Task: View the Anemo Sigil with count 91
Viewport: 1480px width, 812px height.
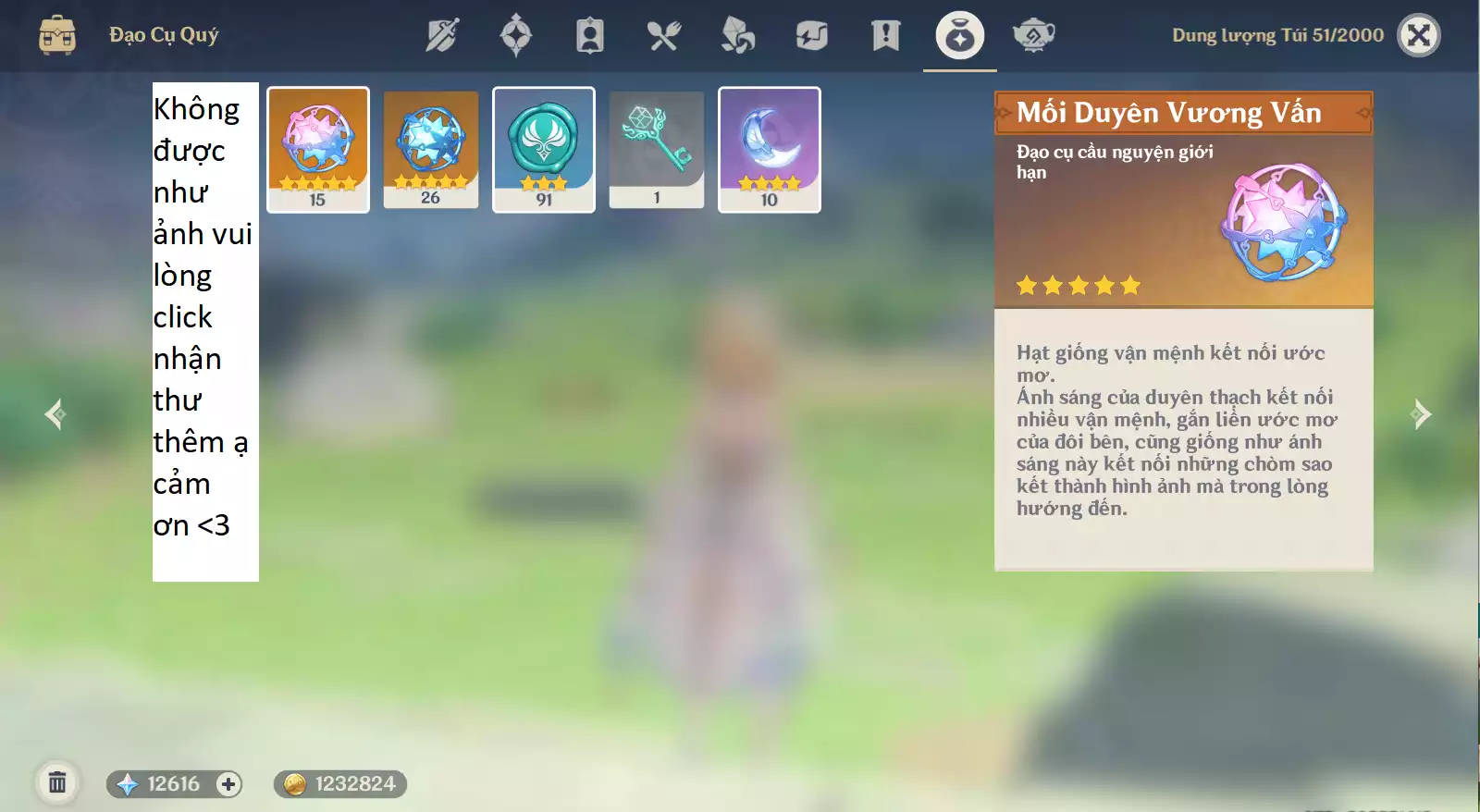Action: pos(543,148)
